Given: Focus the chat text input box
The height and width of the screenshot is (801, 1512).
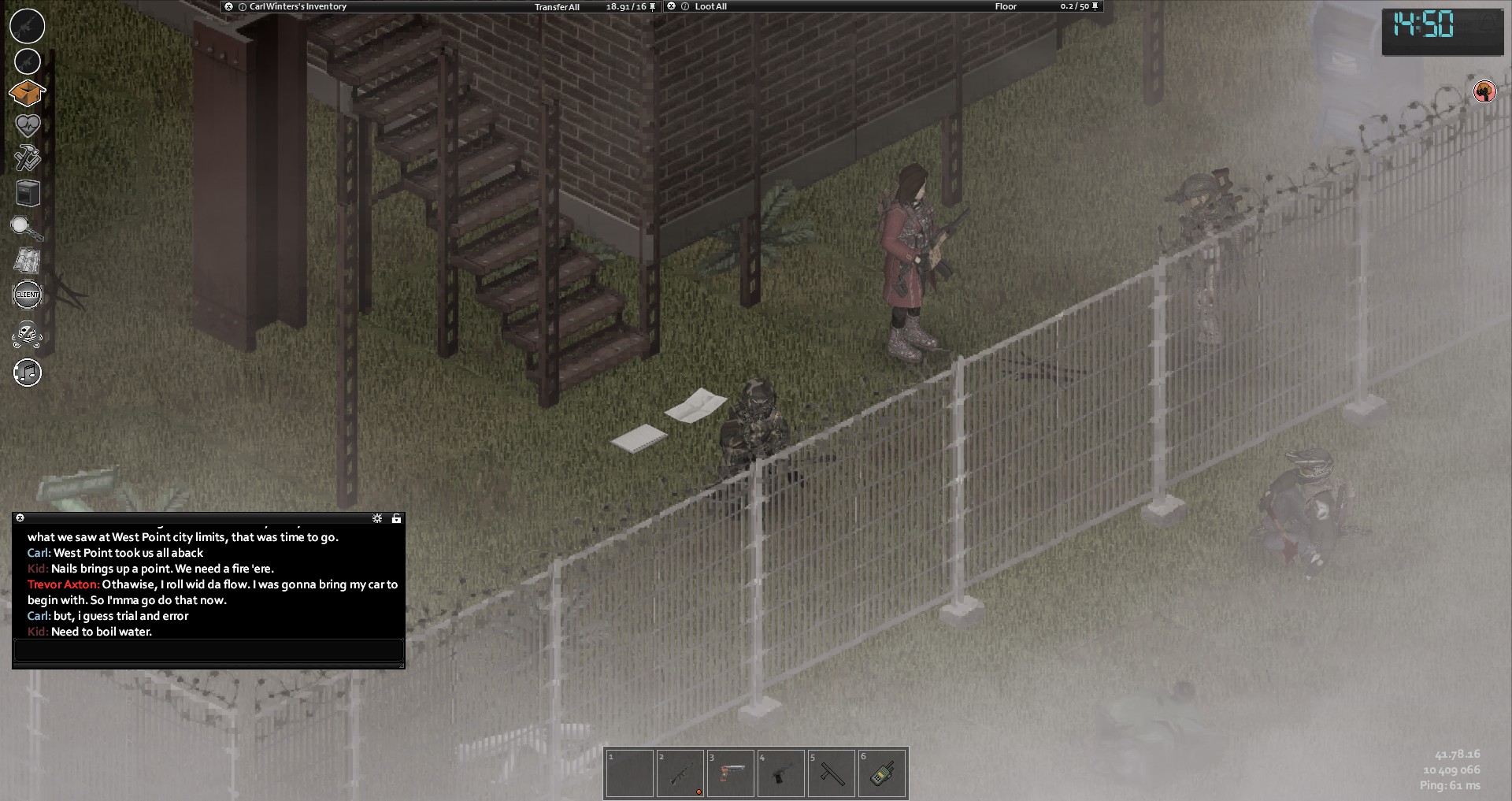Looking at the screenshot, I should click(209, 650).
